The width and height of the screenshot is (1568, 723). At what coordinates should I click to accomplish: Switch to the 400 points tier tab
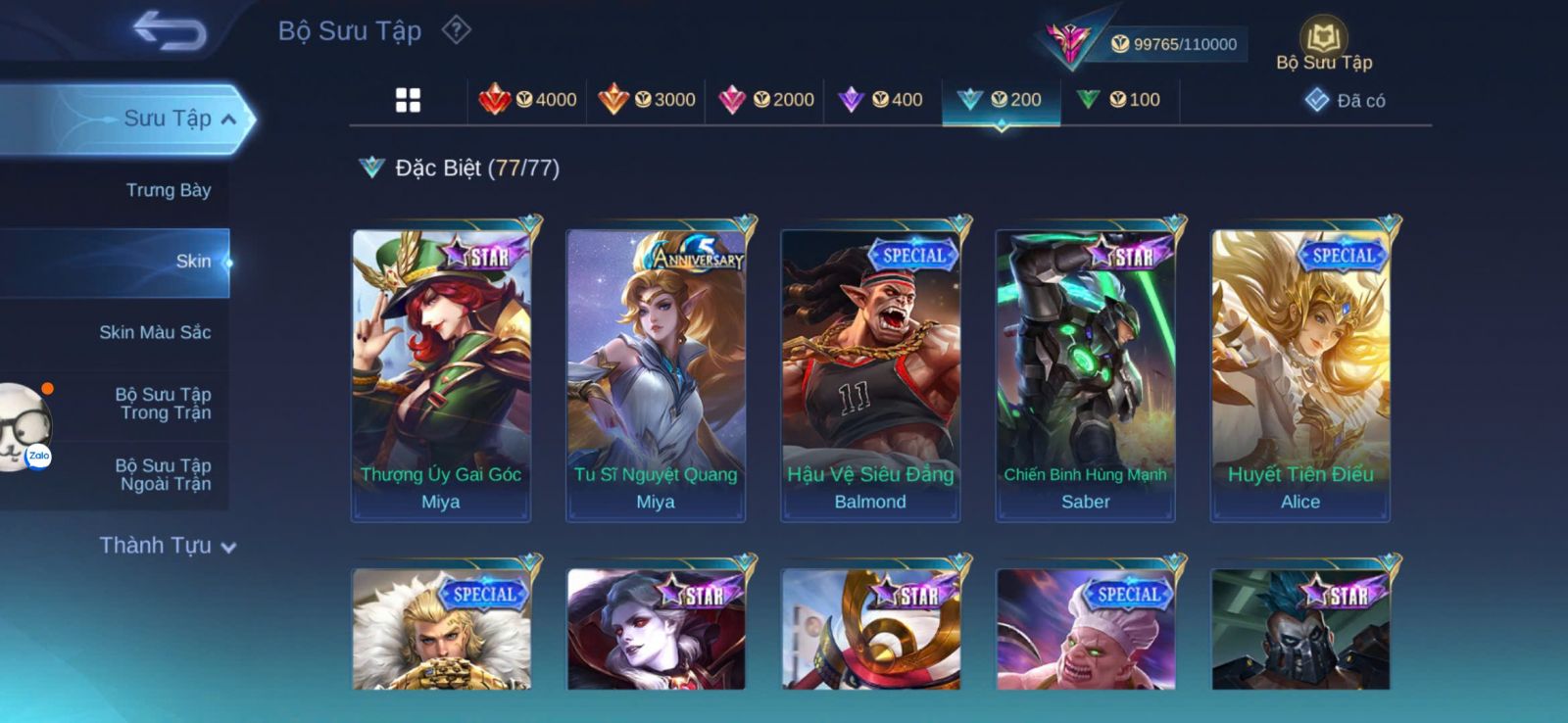point(882,100)
